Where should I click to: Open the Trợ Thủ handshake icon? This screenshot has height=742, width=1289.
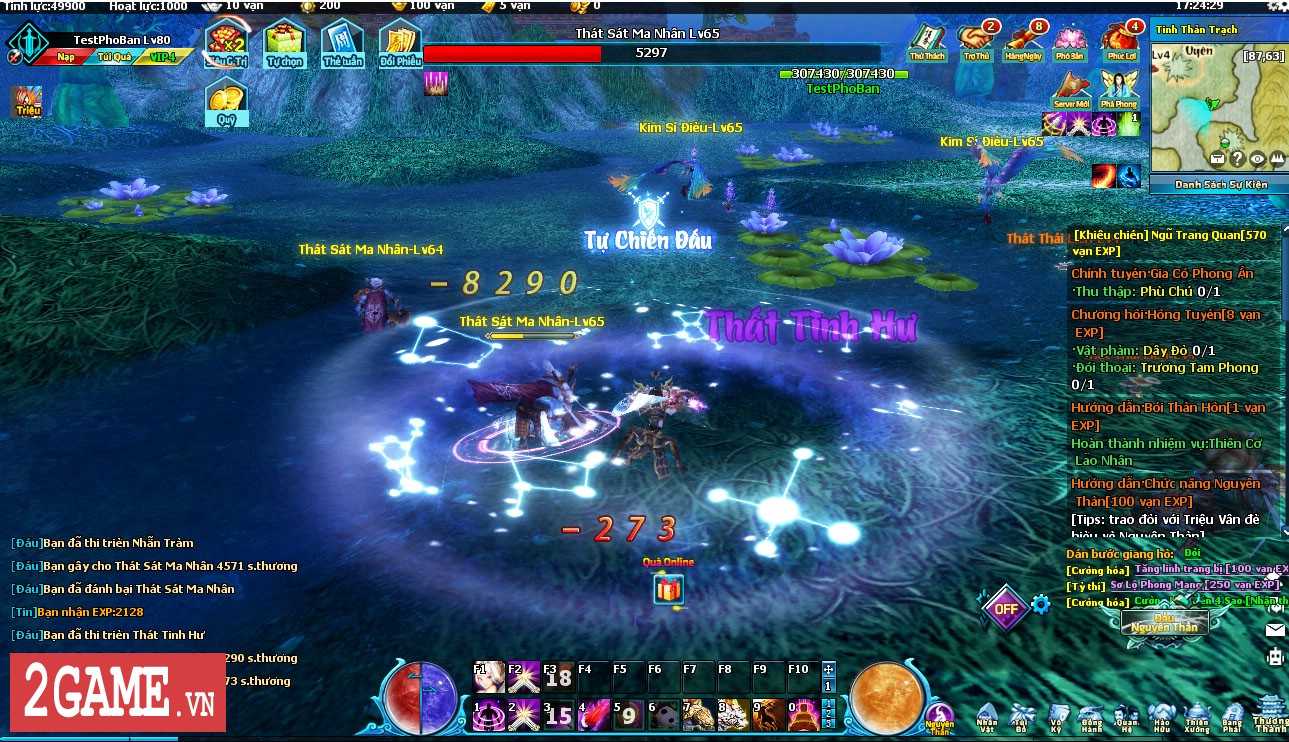point(975,41)
